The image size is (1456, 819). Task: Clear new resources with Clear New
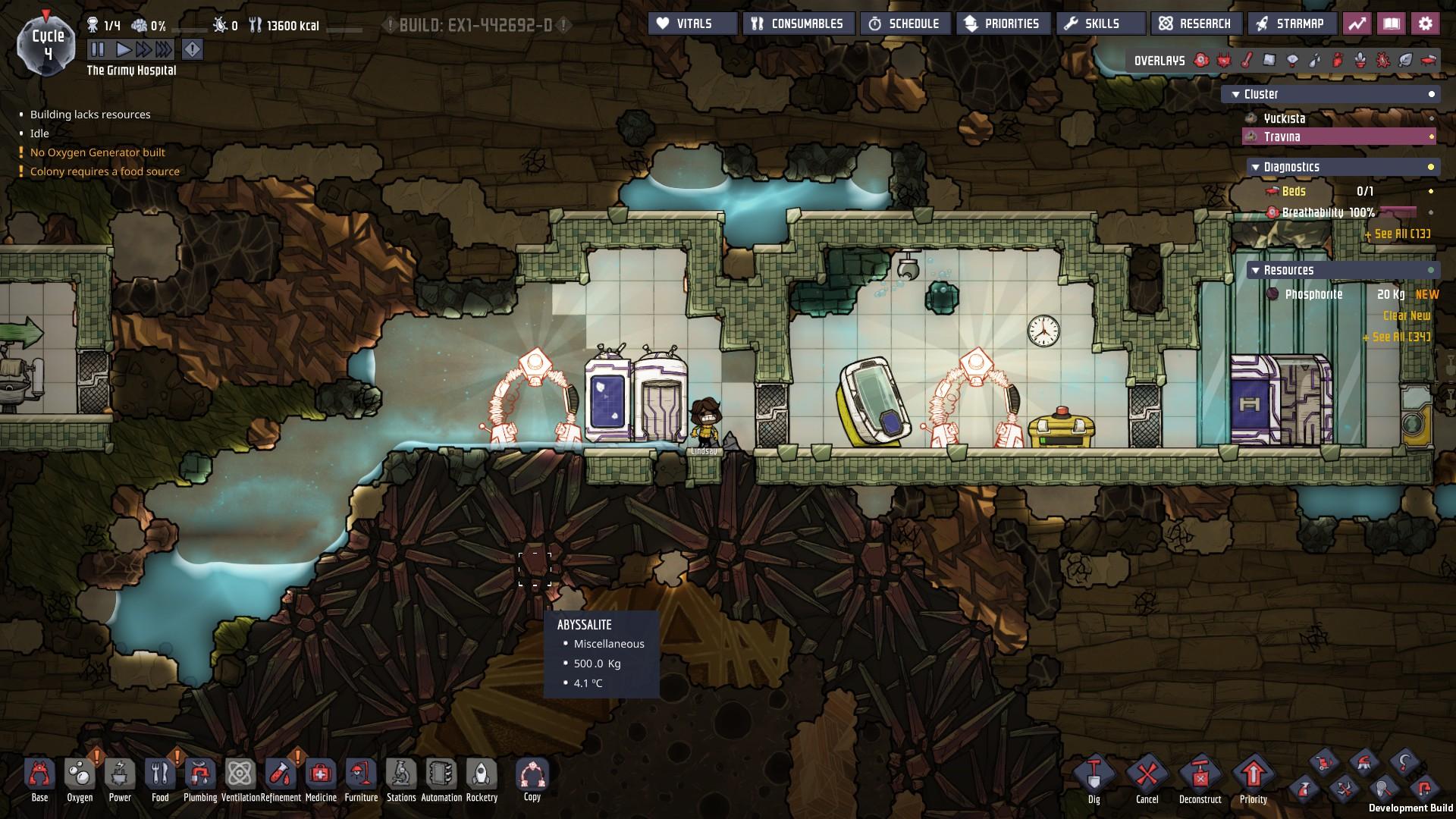pyautogui.click(x=1407, y=315)
